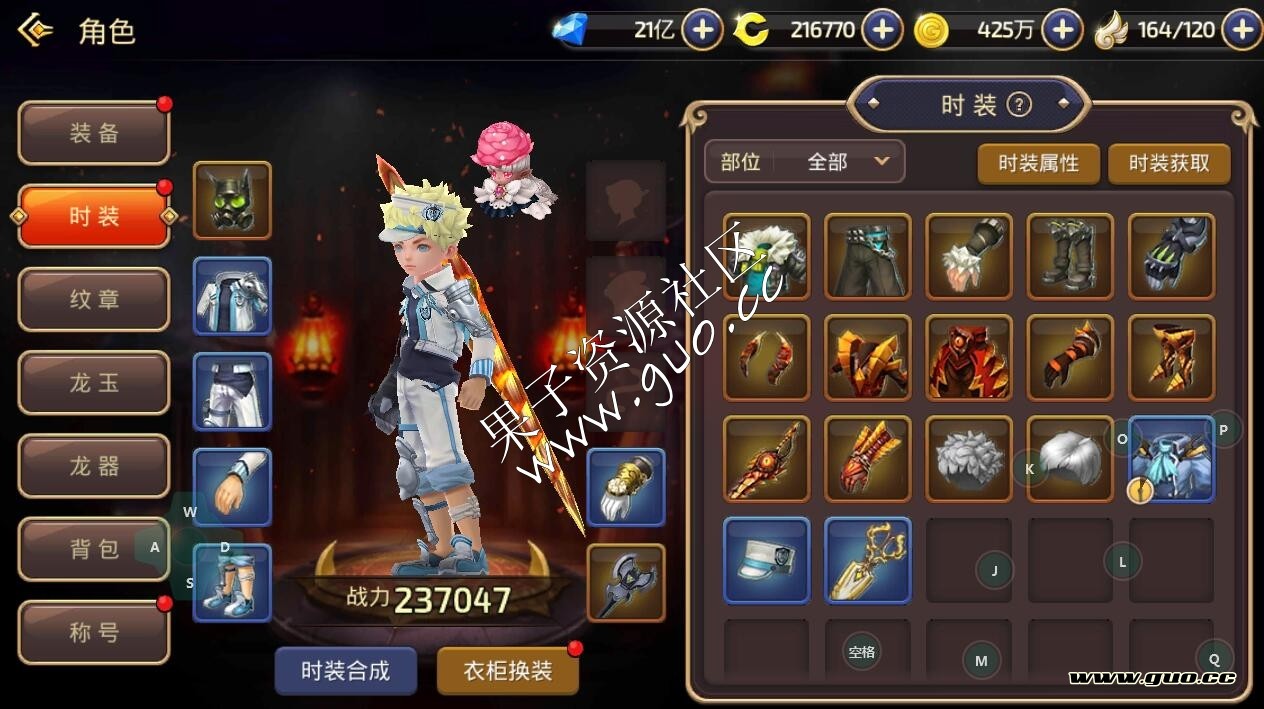Switch to the 纹章 tab
The height and width of the screenshot is (709, 1264).
pos(94,299)
